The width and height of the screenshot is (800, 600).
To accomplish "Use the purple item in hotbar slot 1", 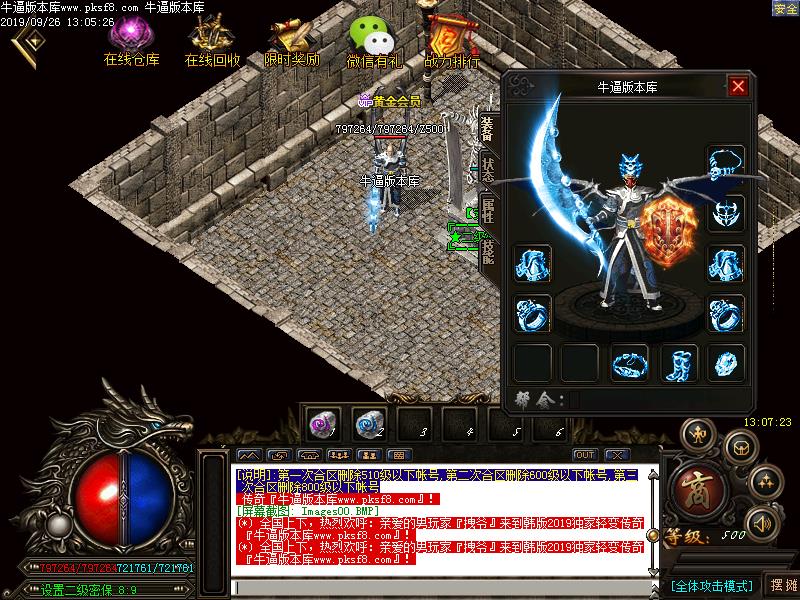I will click(321, 423).
